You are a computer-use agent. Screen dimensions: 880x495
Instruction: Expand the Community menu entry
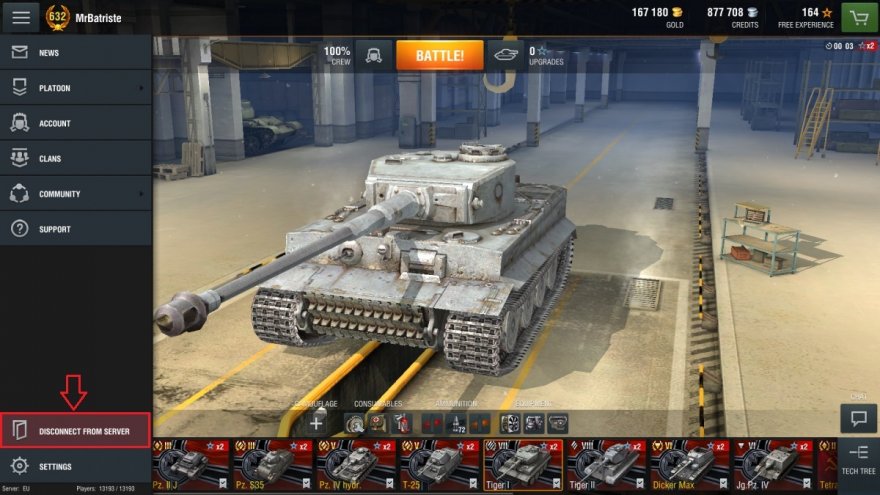[75, 194]
